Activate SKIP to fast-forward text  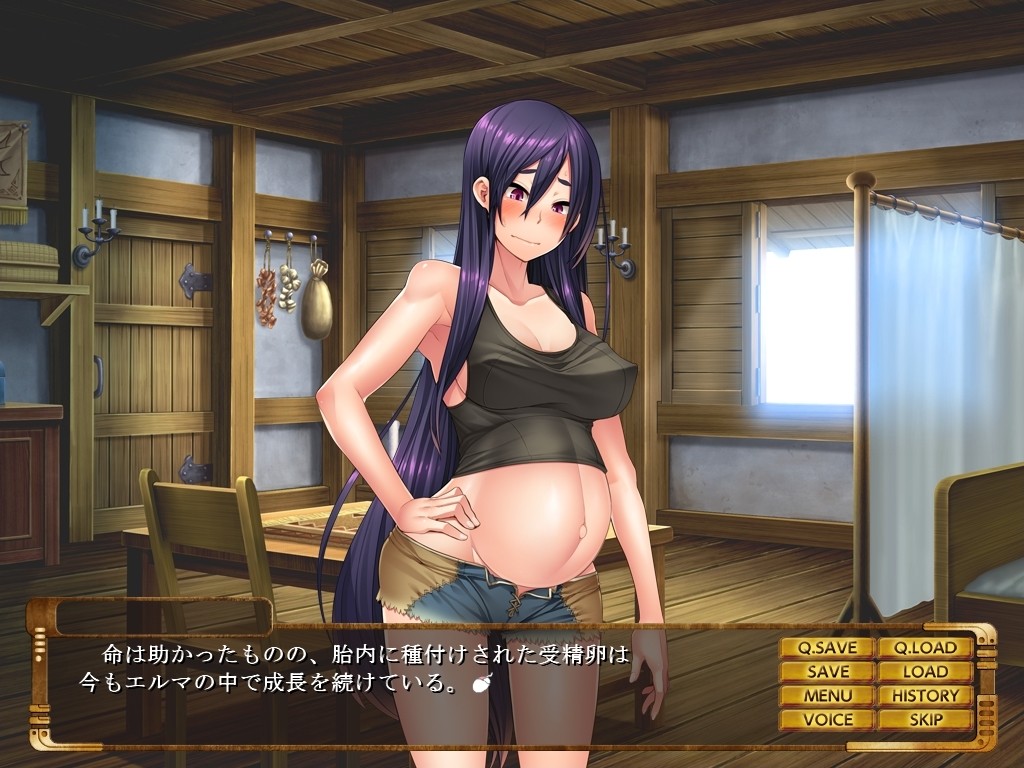[925, 719]
